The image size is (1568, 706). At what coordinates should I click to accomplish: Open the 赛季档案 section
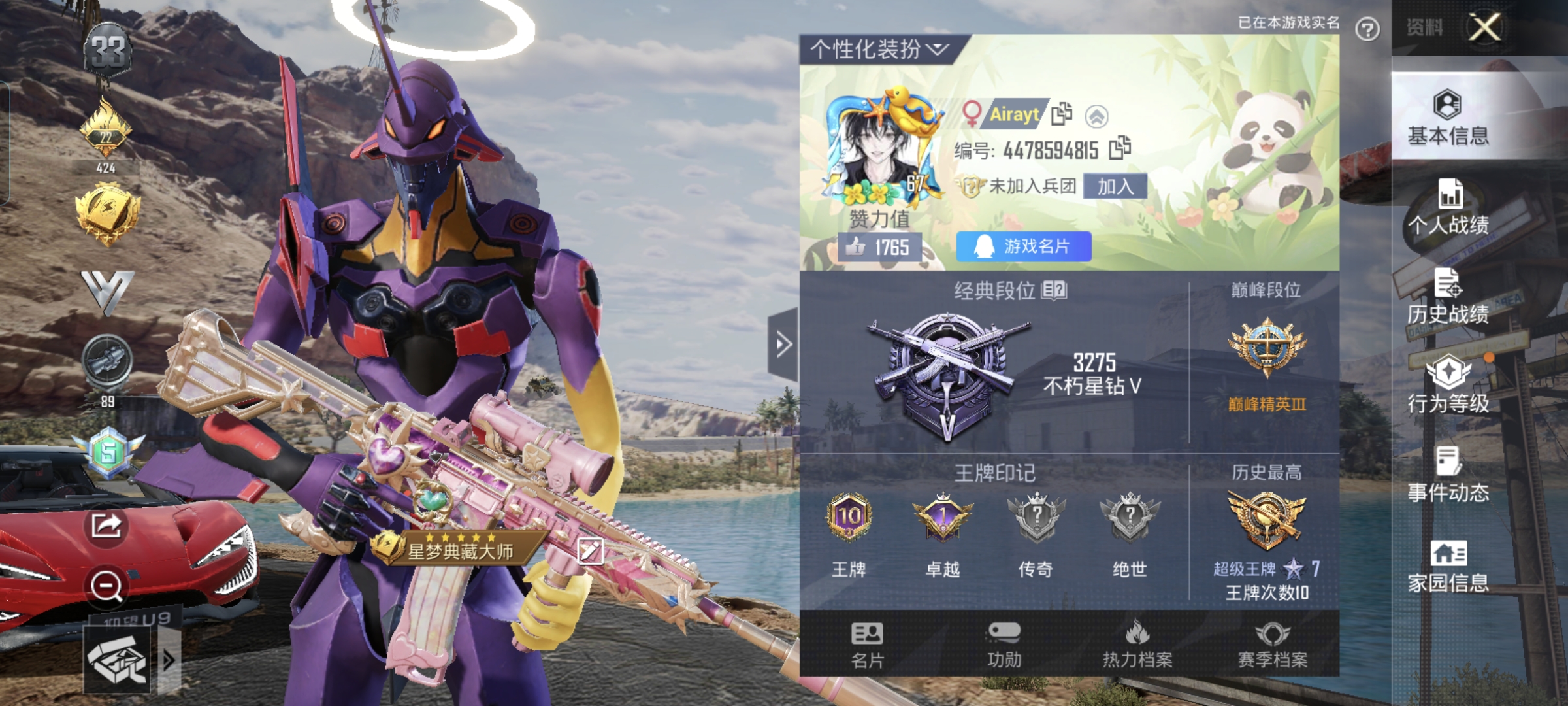[x=1272, y=645]
